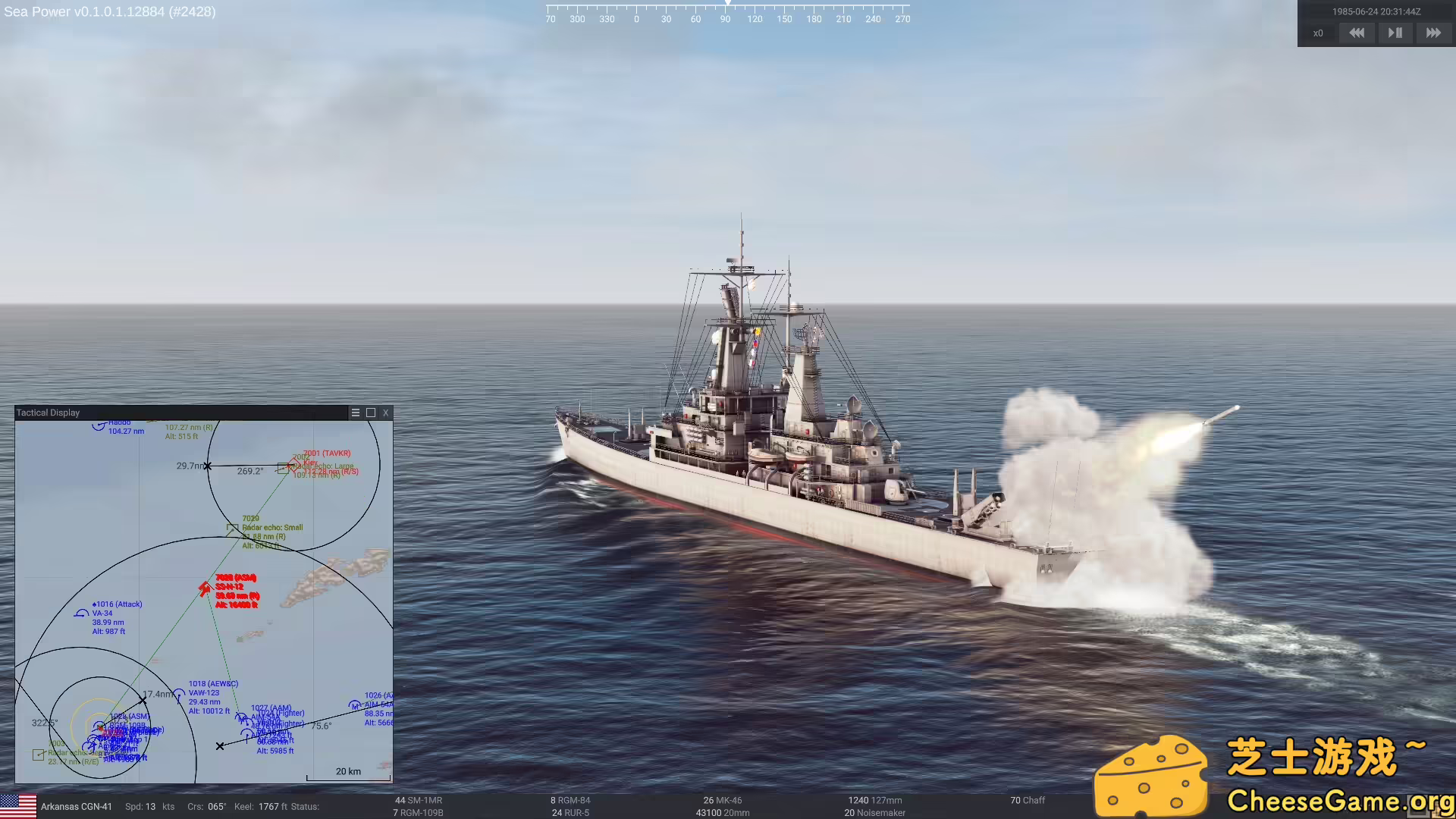Click the x0 time compression indicator
Image resolution: width=1456 pixels, height=819 pixels.
pos(1318,33)
